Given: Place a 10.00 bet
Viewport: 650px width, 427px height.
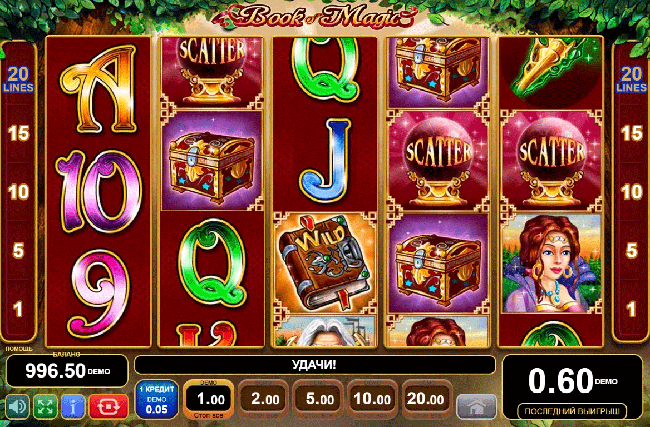Looking at the screenshot, I should [x=371, y=400].
